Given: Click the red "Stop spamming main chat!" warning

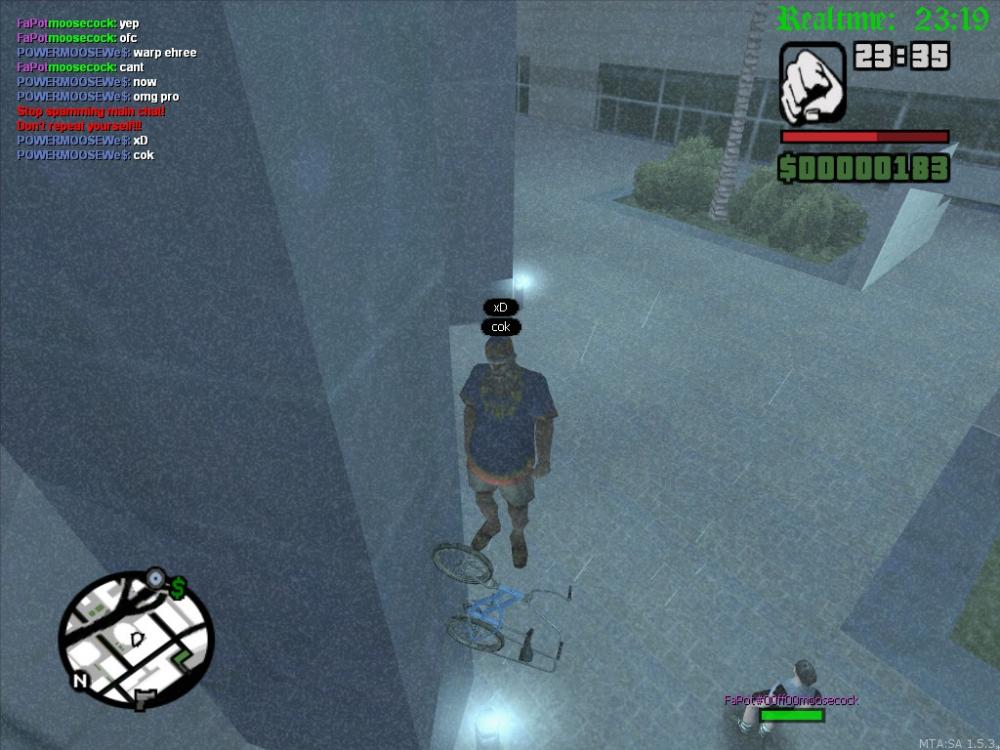Looking at the screenshot, I should click(91, 112).
